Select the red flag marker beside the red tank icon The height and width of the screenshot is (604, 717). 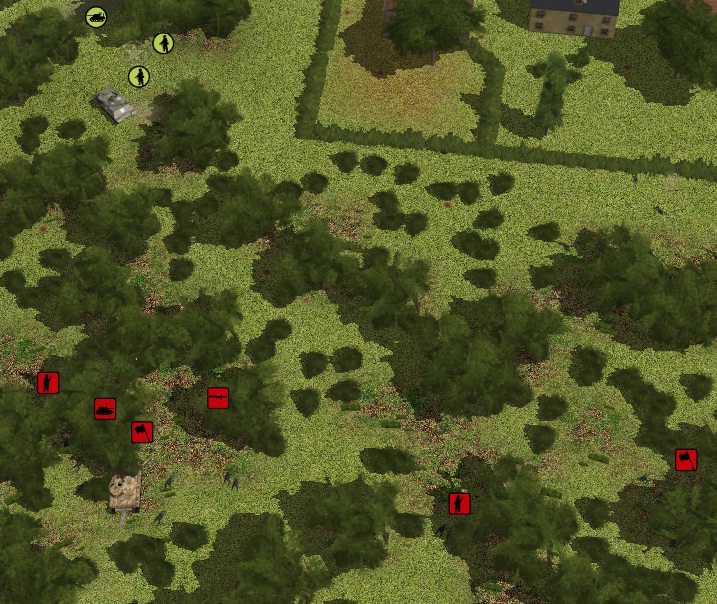tap(142, 432)
